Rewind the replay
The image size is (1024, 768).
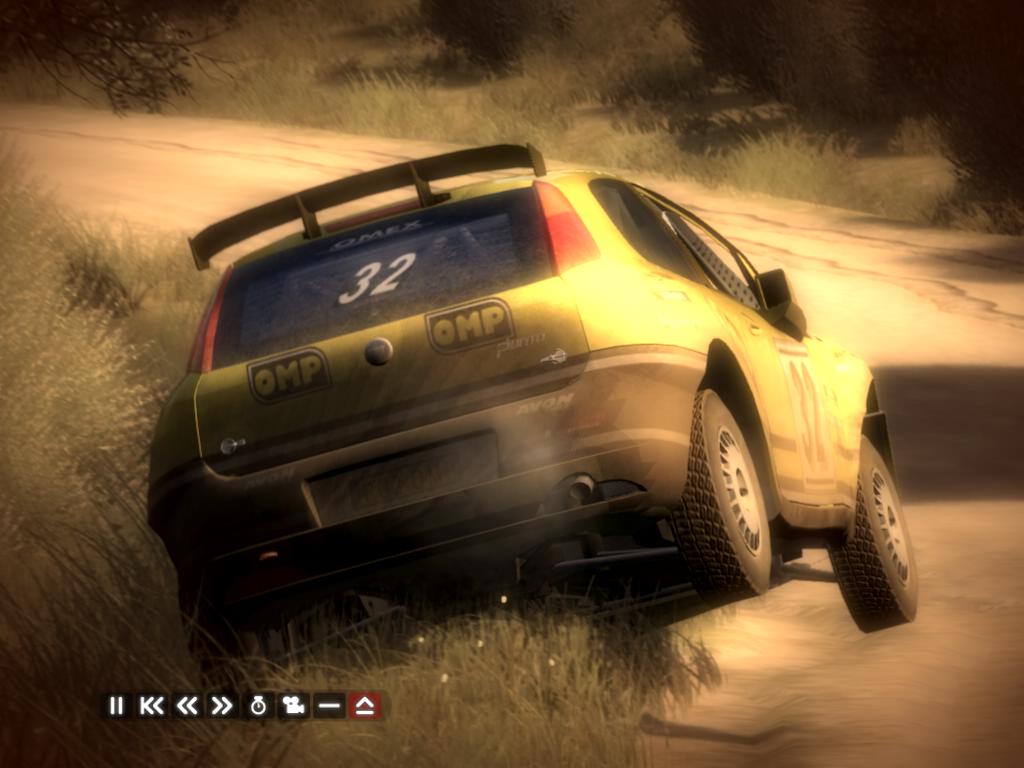(x=186, y=706)
